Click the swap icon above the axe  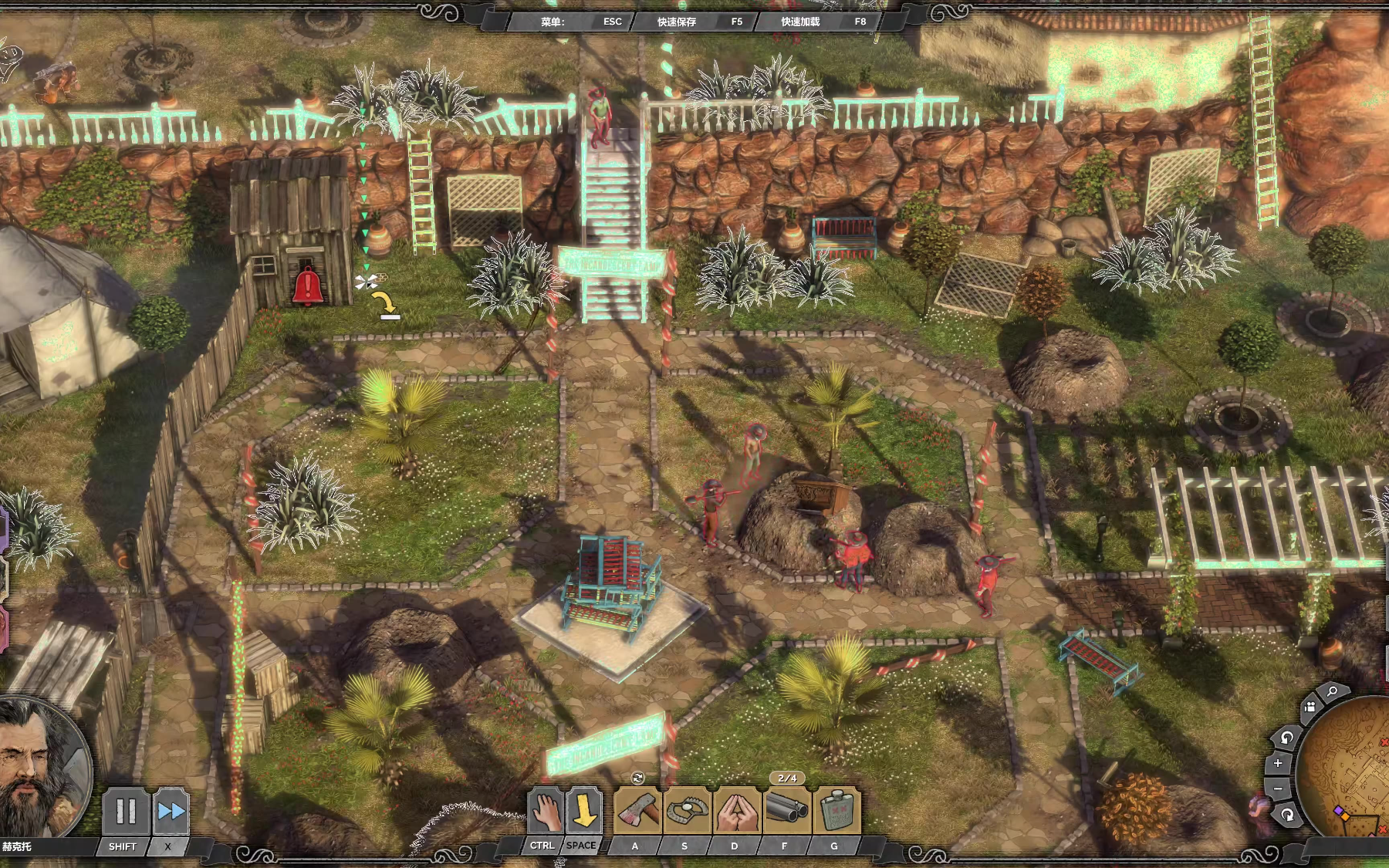tap(637, 778)
